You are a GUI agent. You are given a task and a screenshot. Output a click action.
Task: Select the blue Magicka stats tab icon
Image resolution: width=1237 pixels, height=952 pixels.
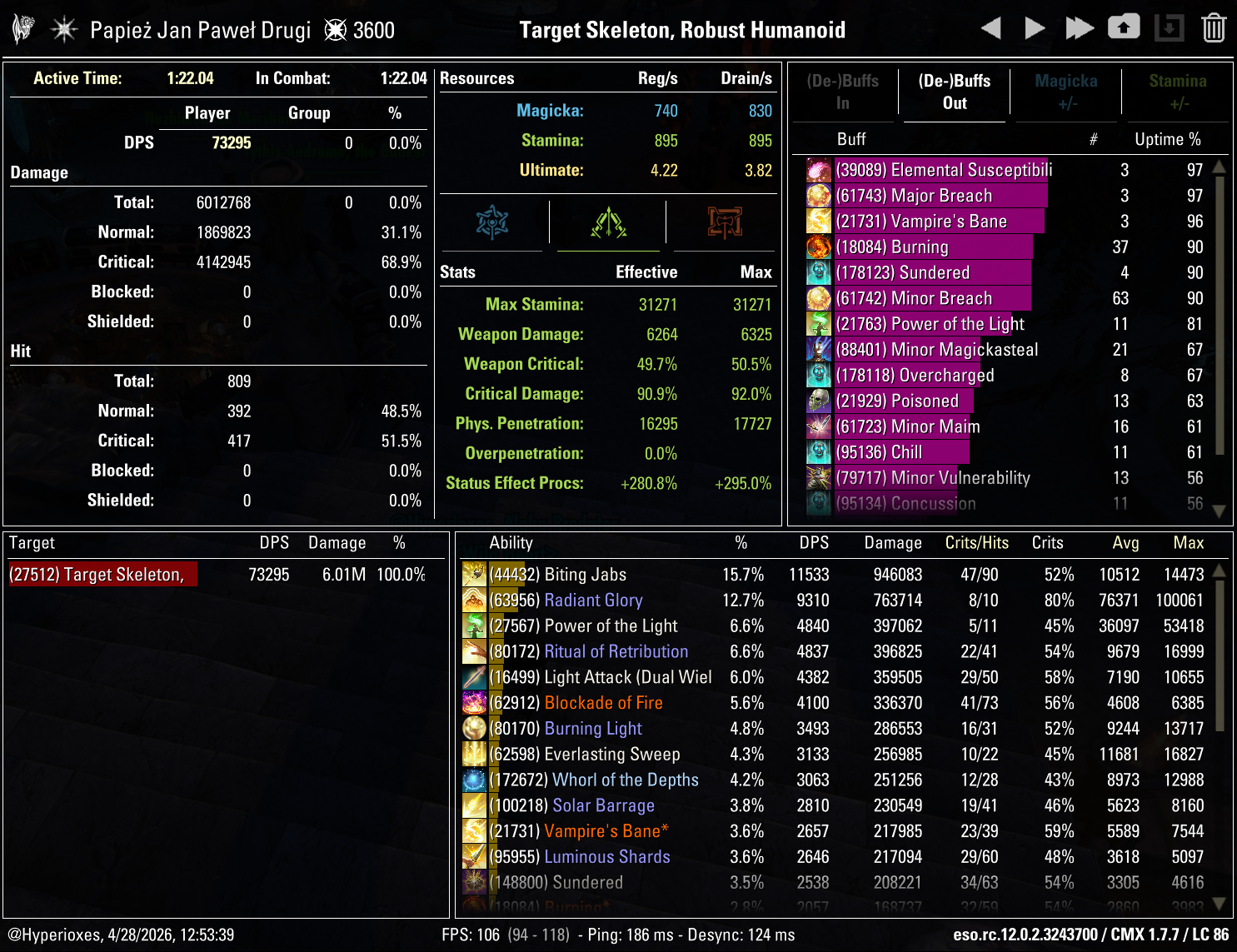[x=493, y=222]
